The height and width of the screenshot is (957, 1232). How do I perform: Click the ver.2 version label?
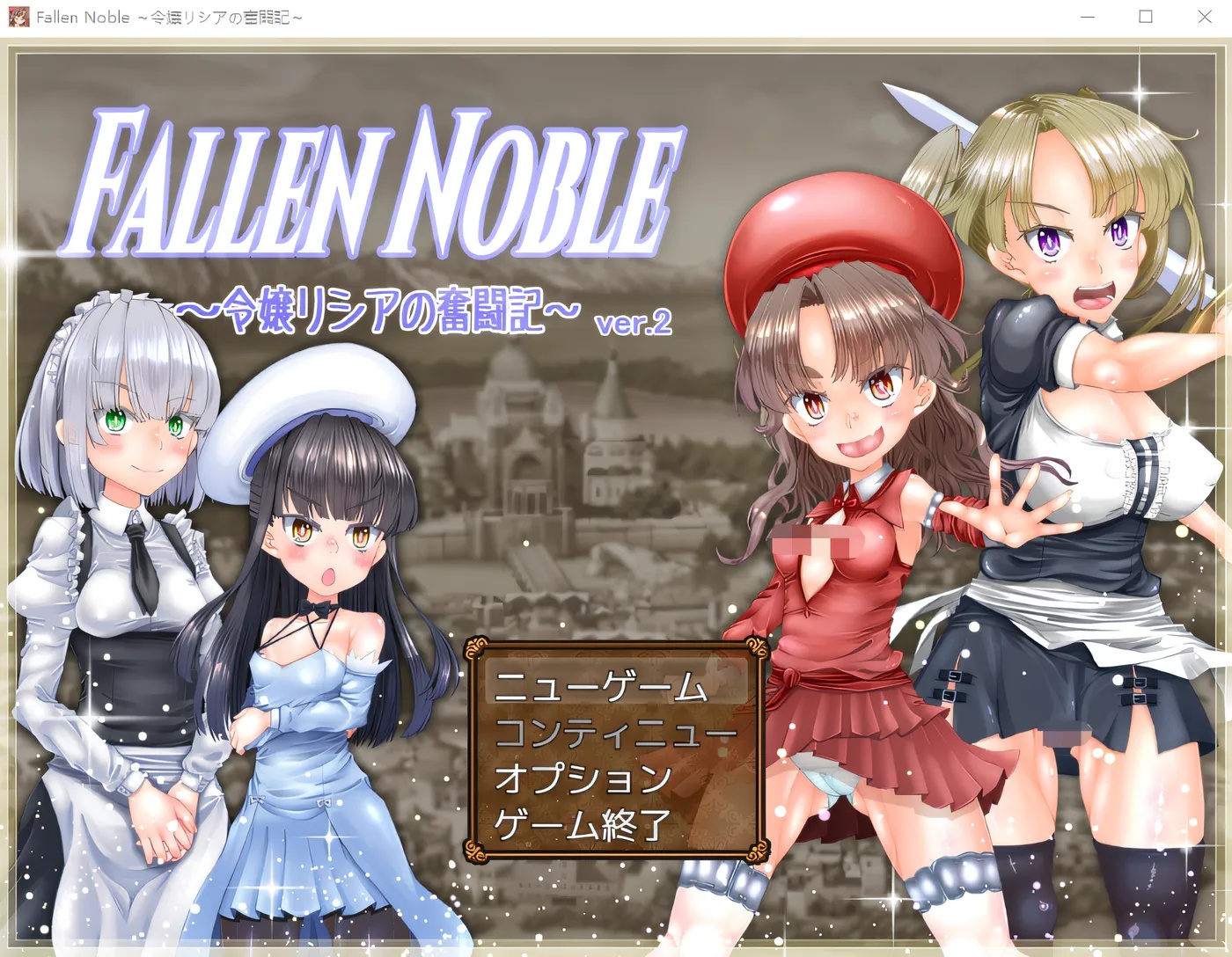pos(634,323)
